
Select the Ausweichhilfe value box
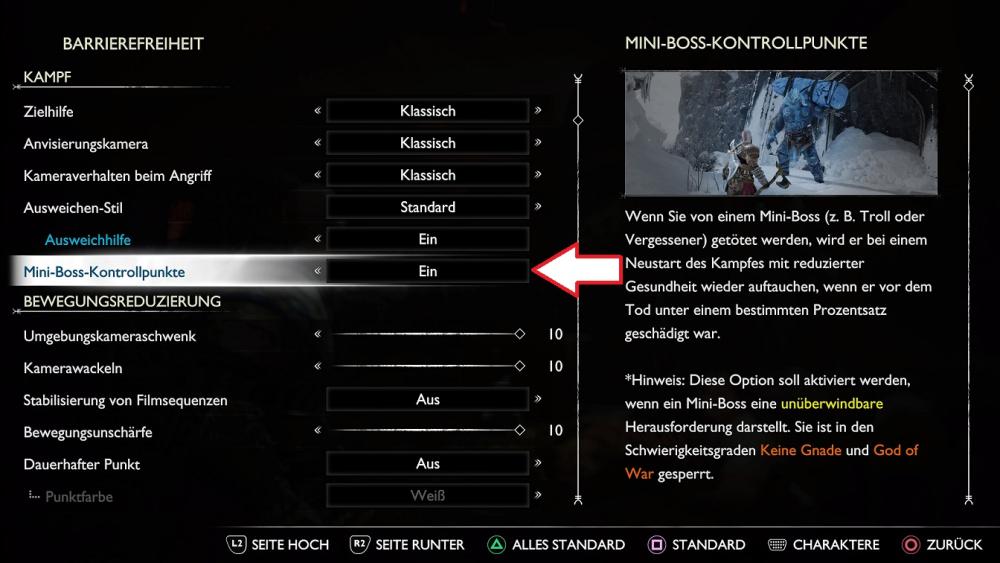point(427,239)
